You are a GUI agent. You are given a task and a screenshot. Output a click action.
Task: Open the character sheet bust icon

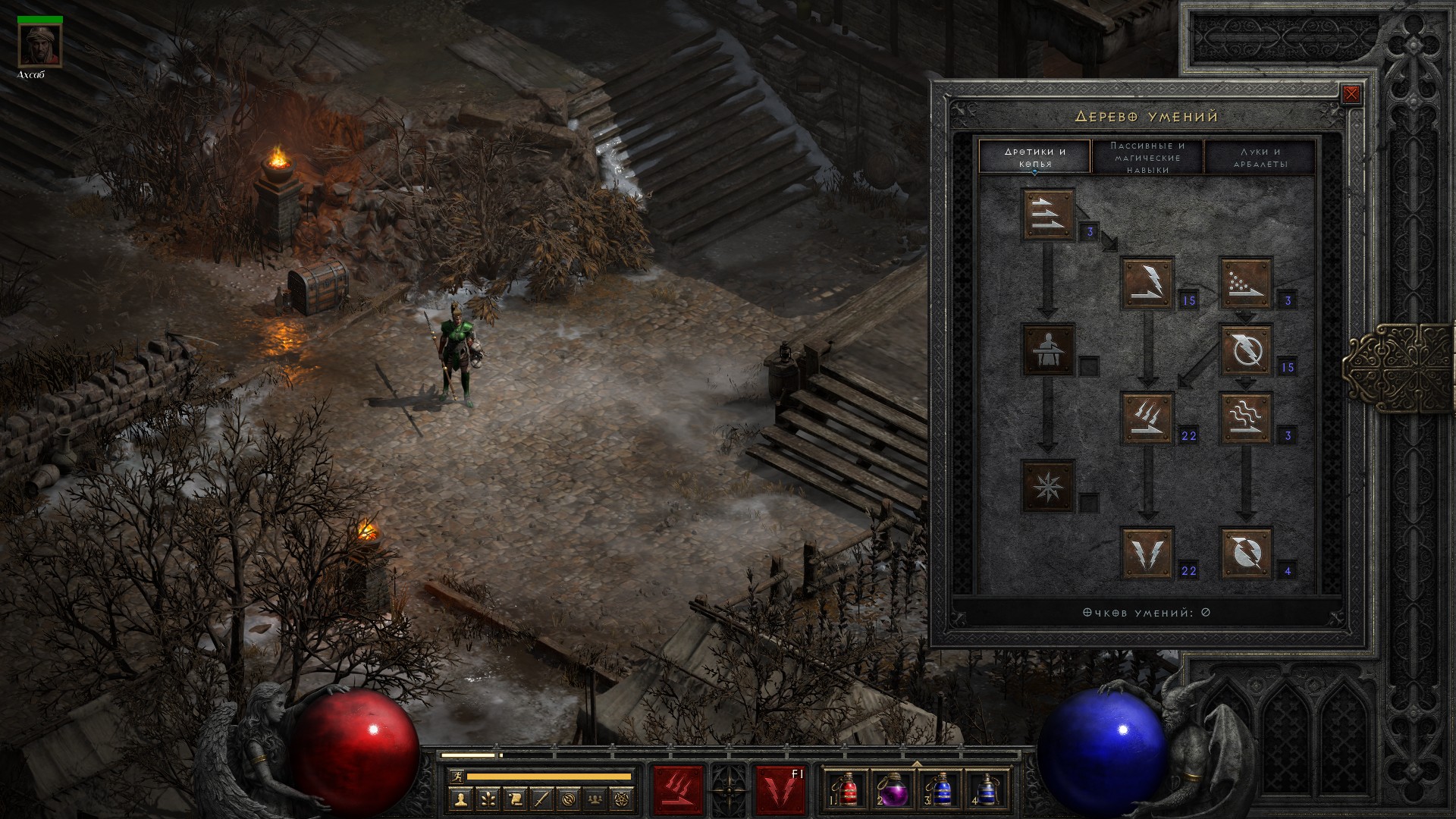pos(460,799)
